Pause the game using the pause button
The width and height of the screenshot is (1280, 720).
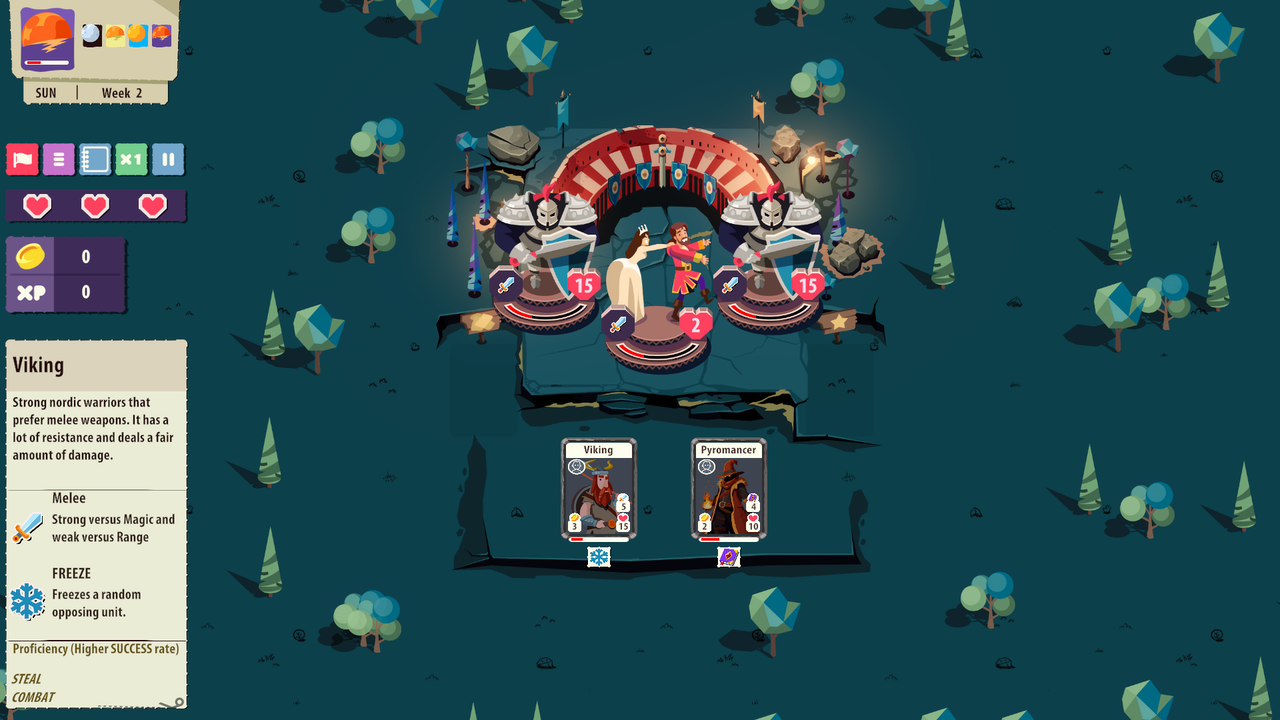pyautogui.click(x=168, y=160)
